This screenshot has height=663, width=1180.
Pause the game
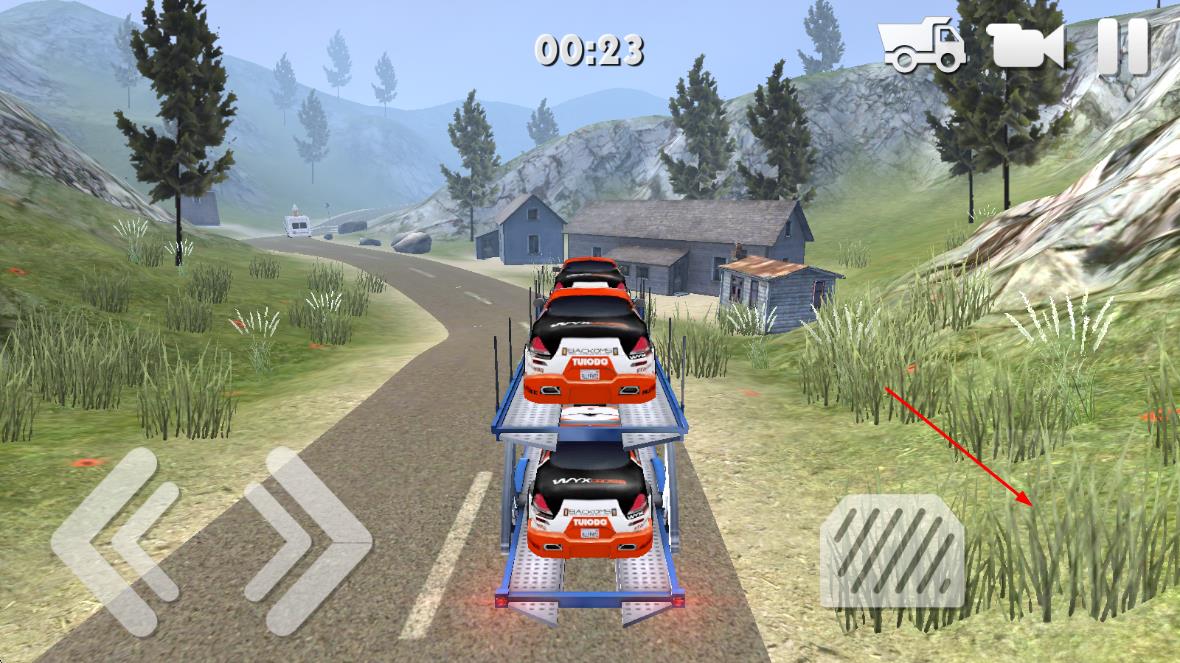pos(1123,46)
